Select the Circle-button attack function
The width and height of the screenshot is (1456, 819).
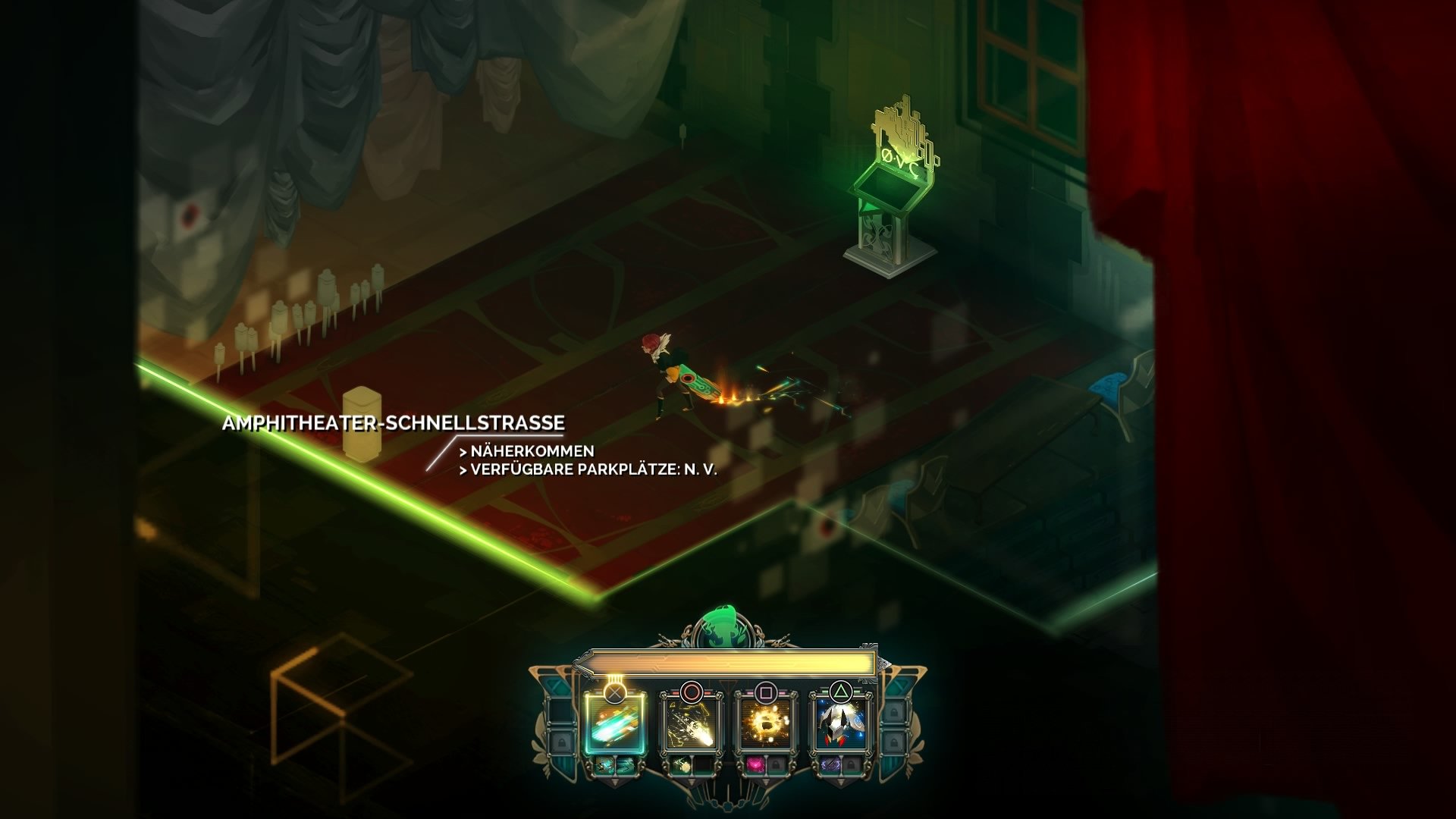point(692,725)
